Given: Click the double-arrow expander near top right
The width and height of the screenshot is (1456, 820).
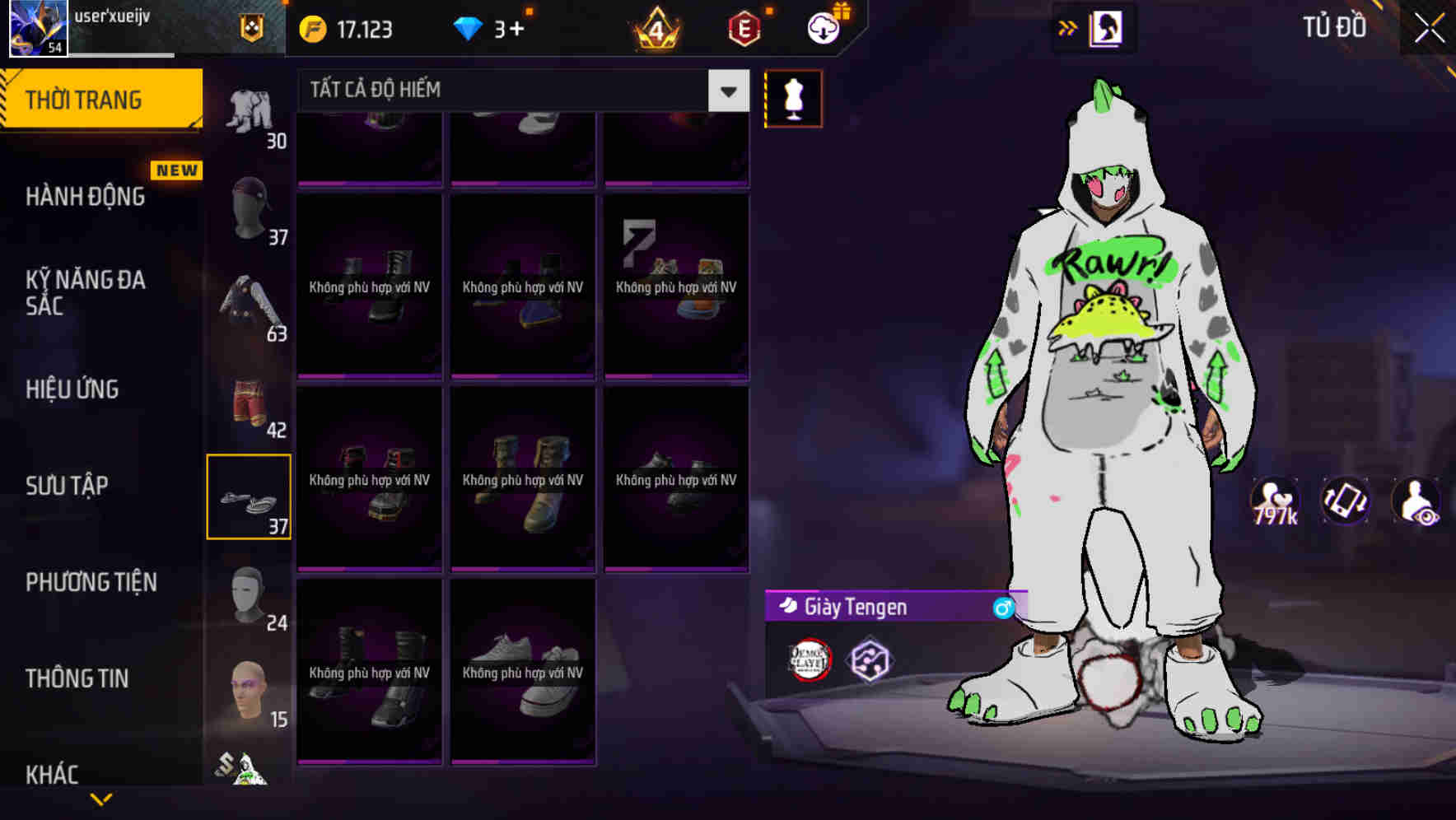Looking at the screenshot, I should coord(1067,27).
